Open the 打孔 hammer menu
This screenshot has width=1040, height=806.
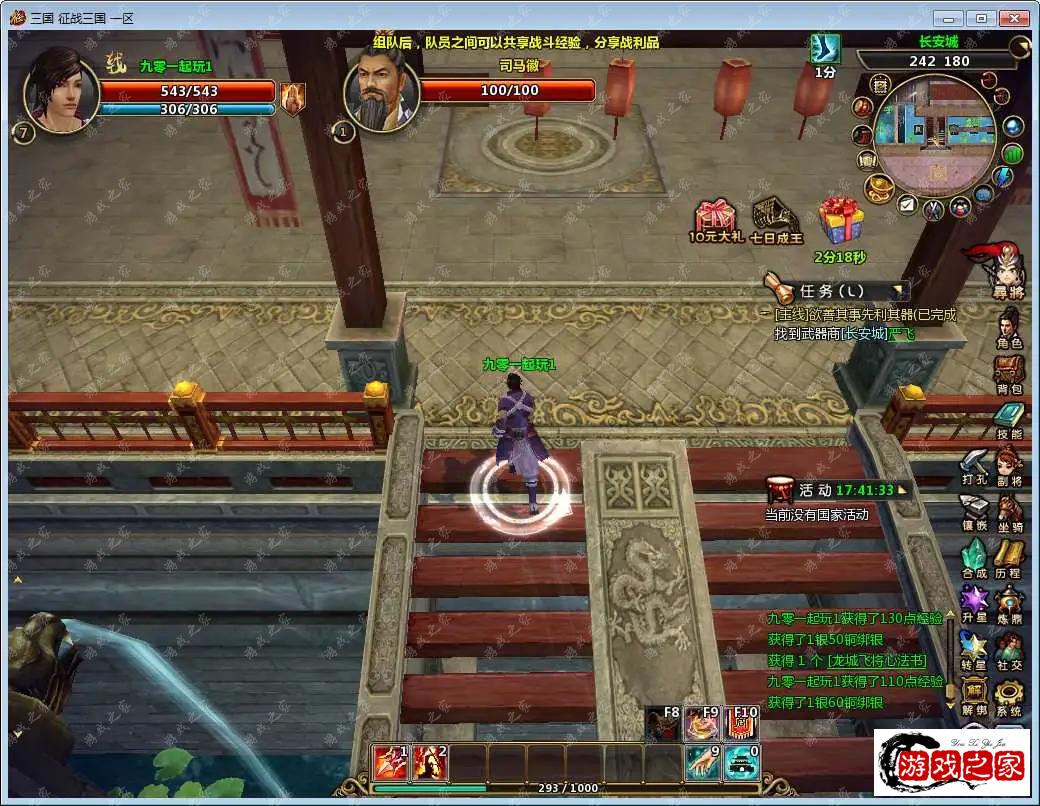(974, 464)
